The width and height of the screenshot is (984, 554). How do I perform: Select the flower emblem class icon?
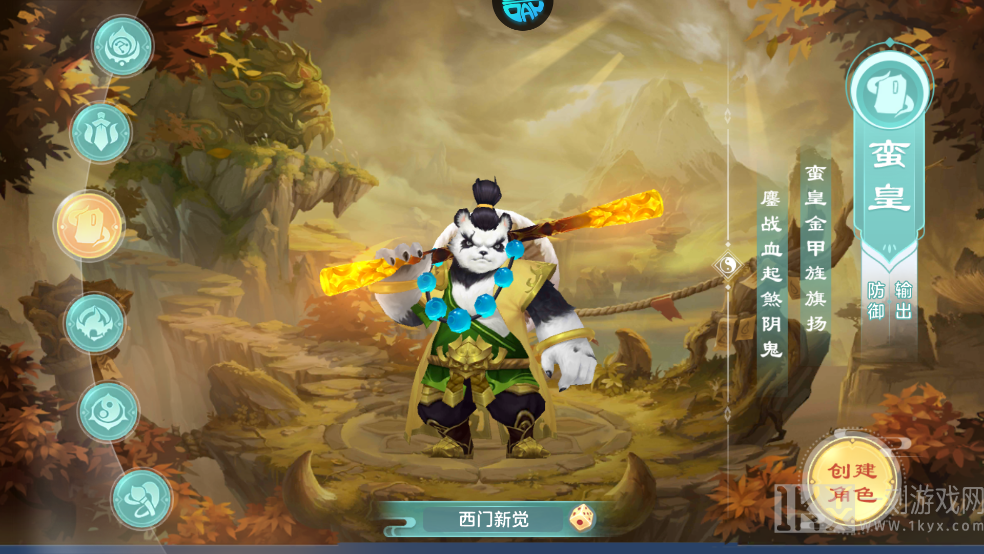pos(123,46)
